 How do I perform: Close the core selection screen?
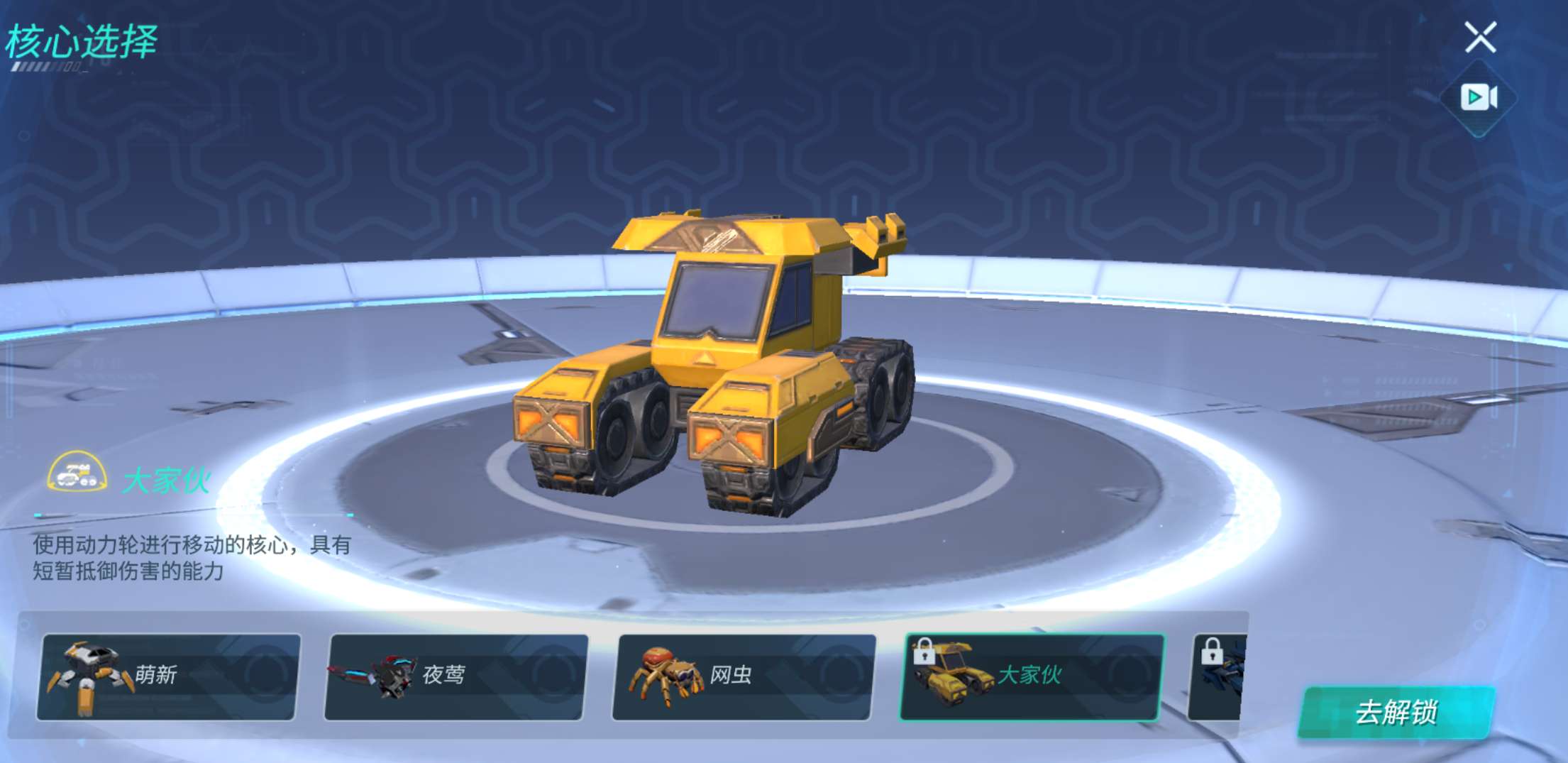(1480, 37)
